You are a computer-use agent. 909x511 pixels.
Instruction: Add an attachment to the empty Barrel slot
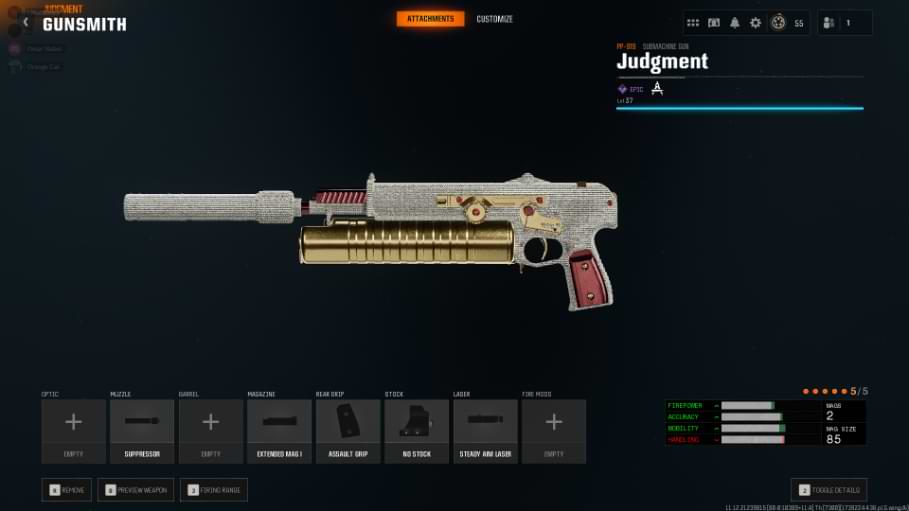(x=211, y=431)
